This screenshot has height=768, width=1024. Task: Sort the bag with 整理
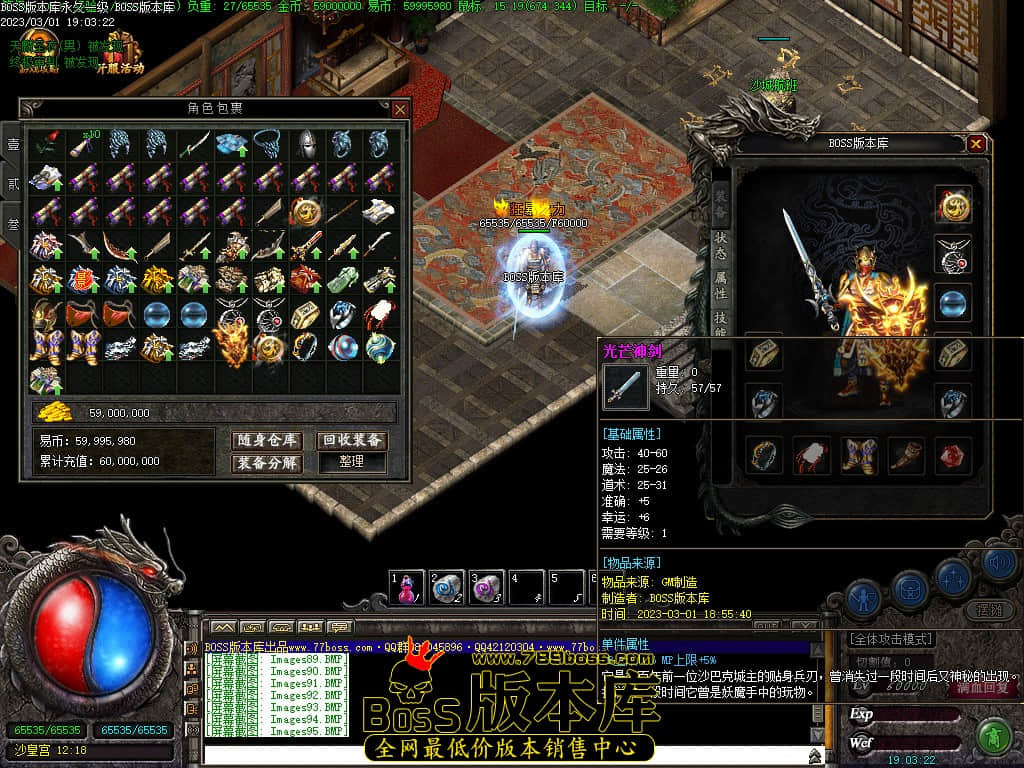click(x=352, y=463)
